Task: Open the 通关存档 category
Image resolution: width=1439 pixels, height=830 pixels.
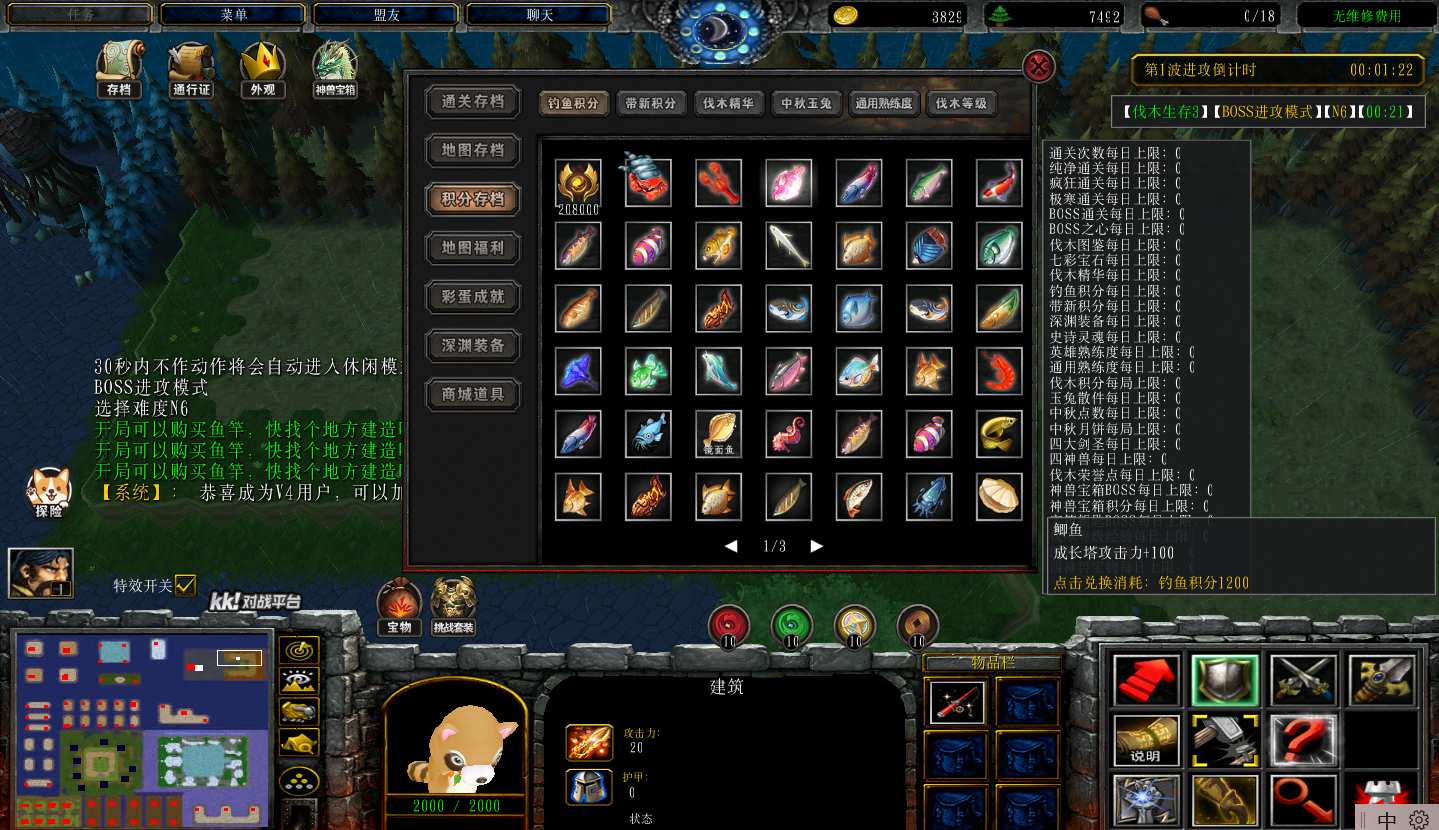Action: pyautogui.click(x=473, y=101)
